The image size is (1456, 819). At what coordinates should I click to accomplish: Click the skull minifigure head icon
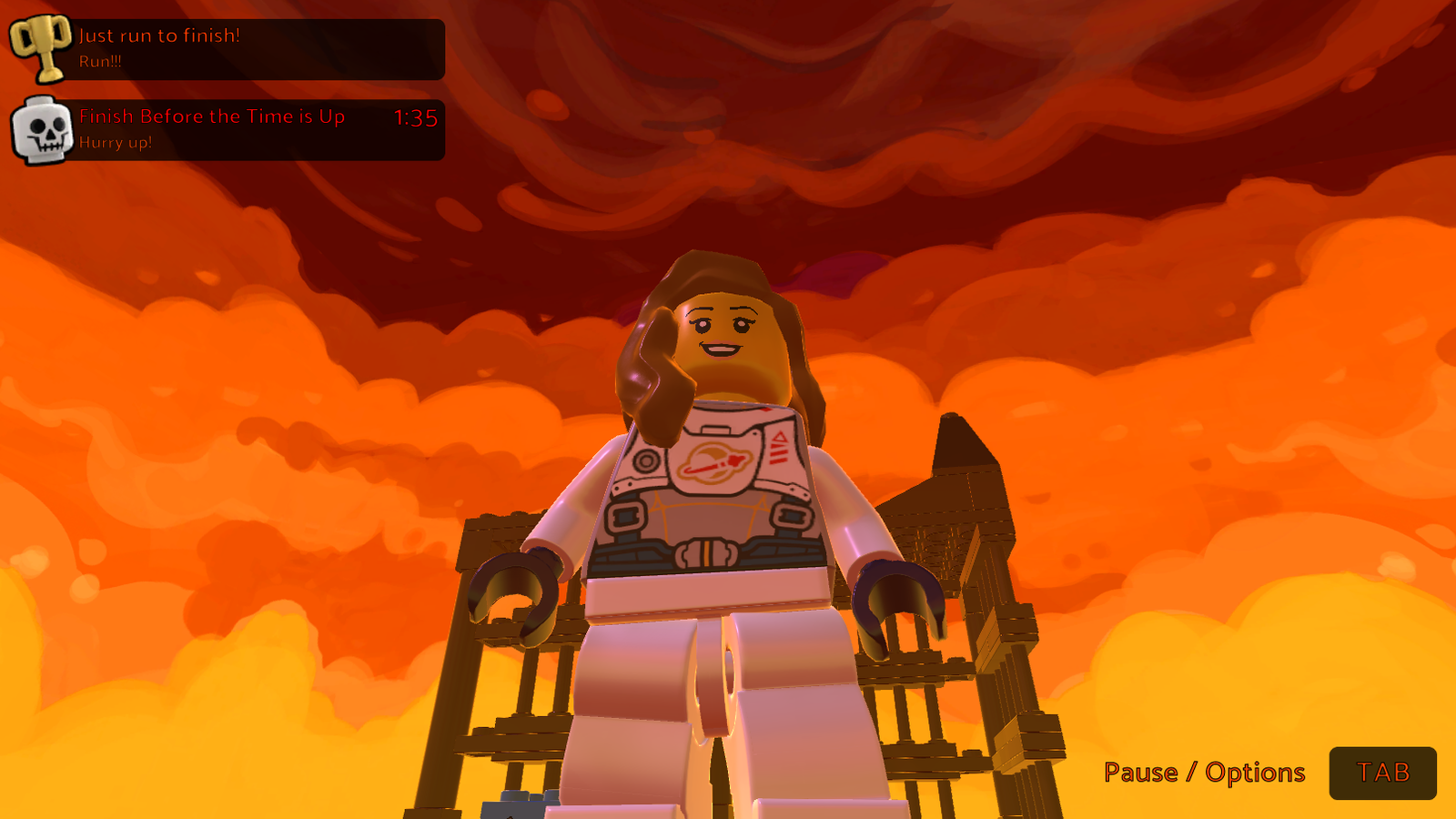42,129
